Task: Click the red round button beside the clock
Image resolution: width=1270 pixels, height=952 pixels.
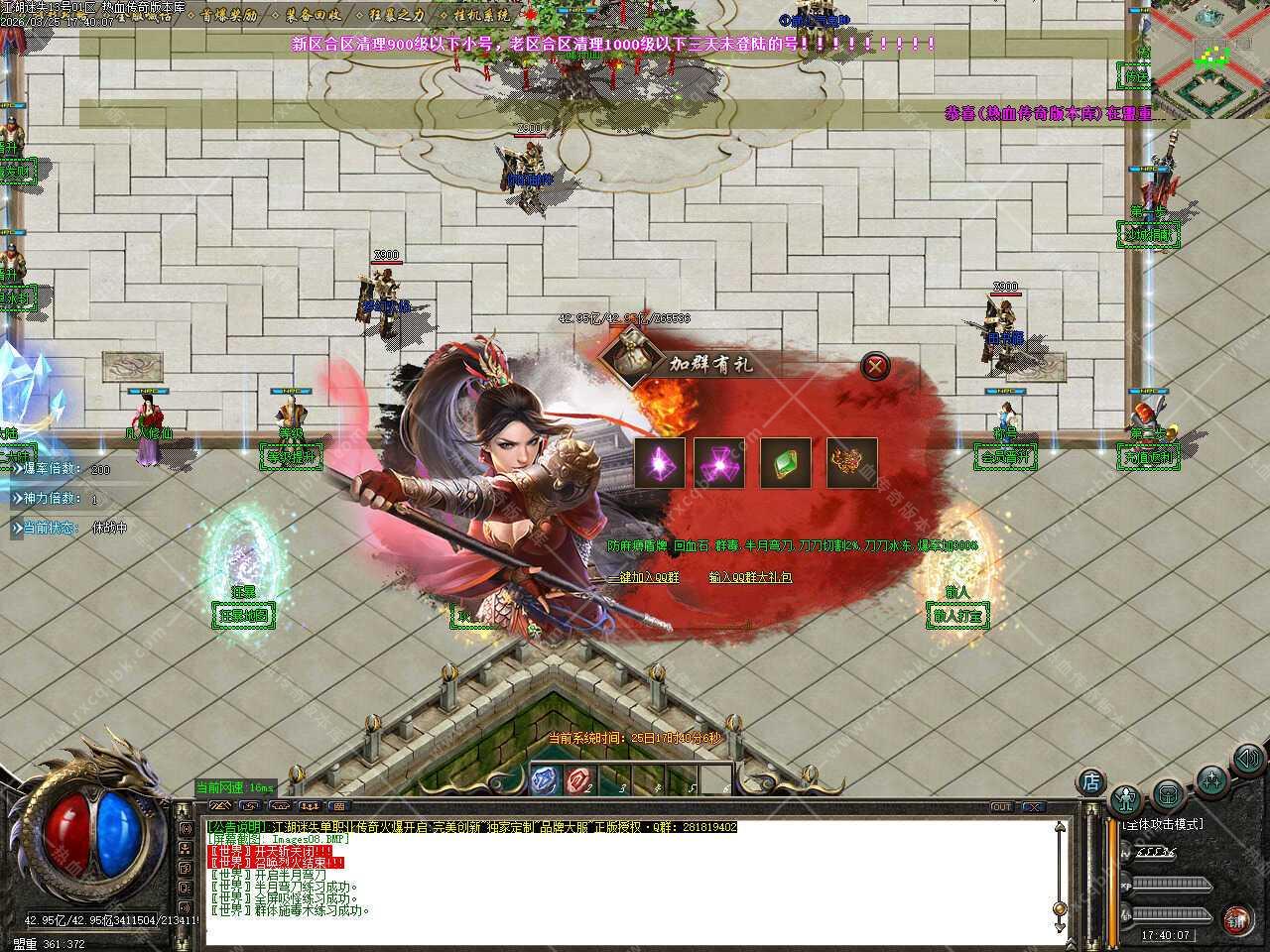Action: [1236, 919]
